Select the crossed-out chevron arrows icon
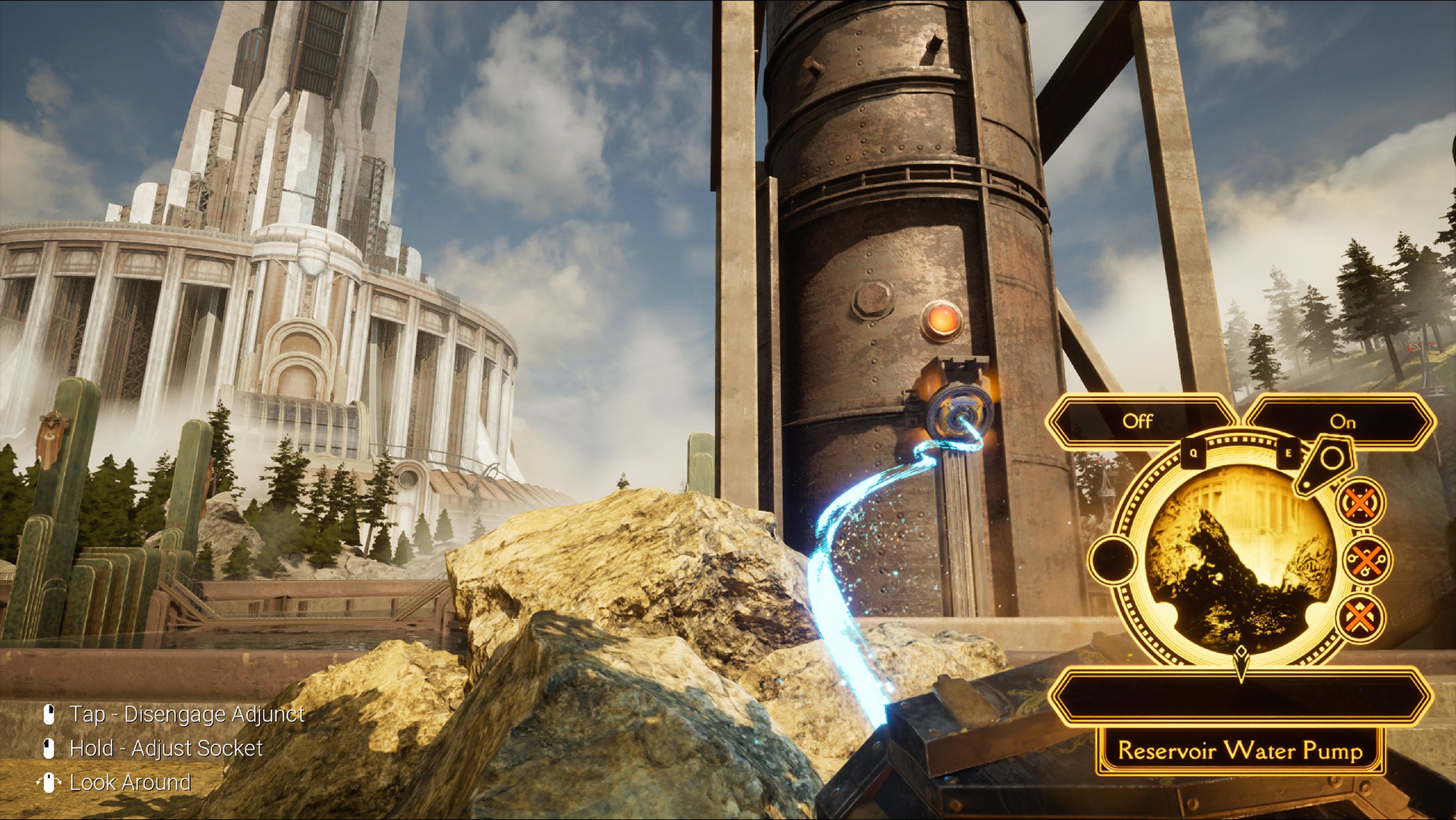The height and width of the screenshot is (820, 1456). (1360, 617)
